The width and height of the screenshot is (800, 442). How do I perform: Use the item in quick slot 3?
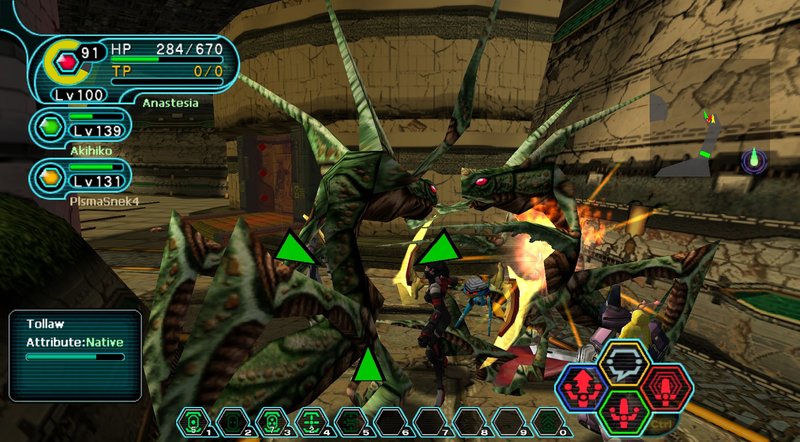click(270, 421)
